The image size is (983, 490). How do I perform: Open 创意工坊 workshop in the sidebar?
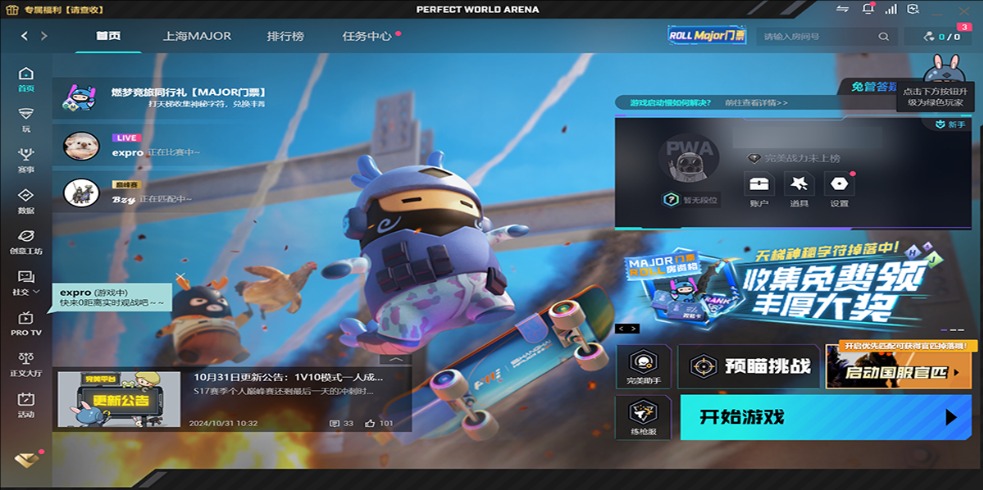pos(26,242)
